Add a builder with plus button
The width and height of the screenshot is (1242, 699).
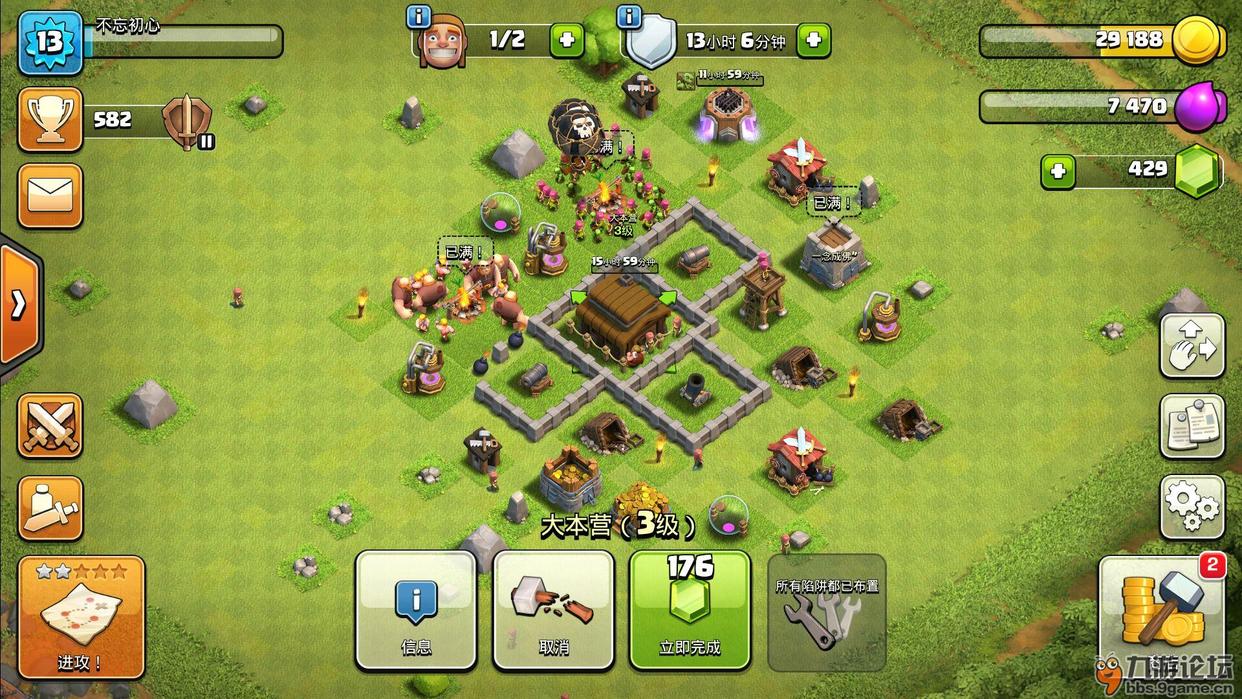pyautogui.click(x=566, y=41)
